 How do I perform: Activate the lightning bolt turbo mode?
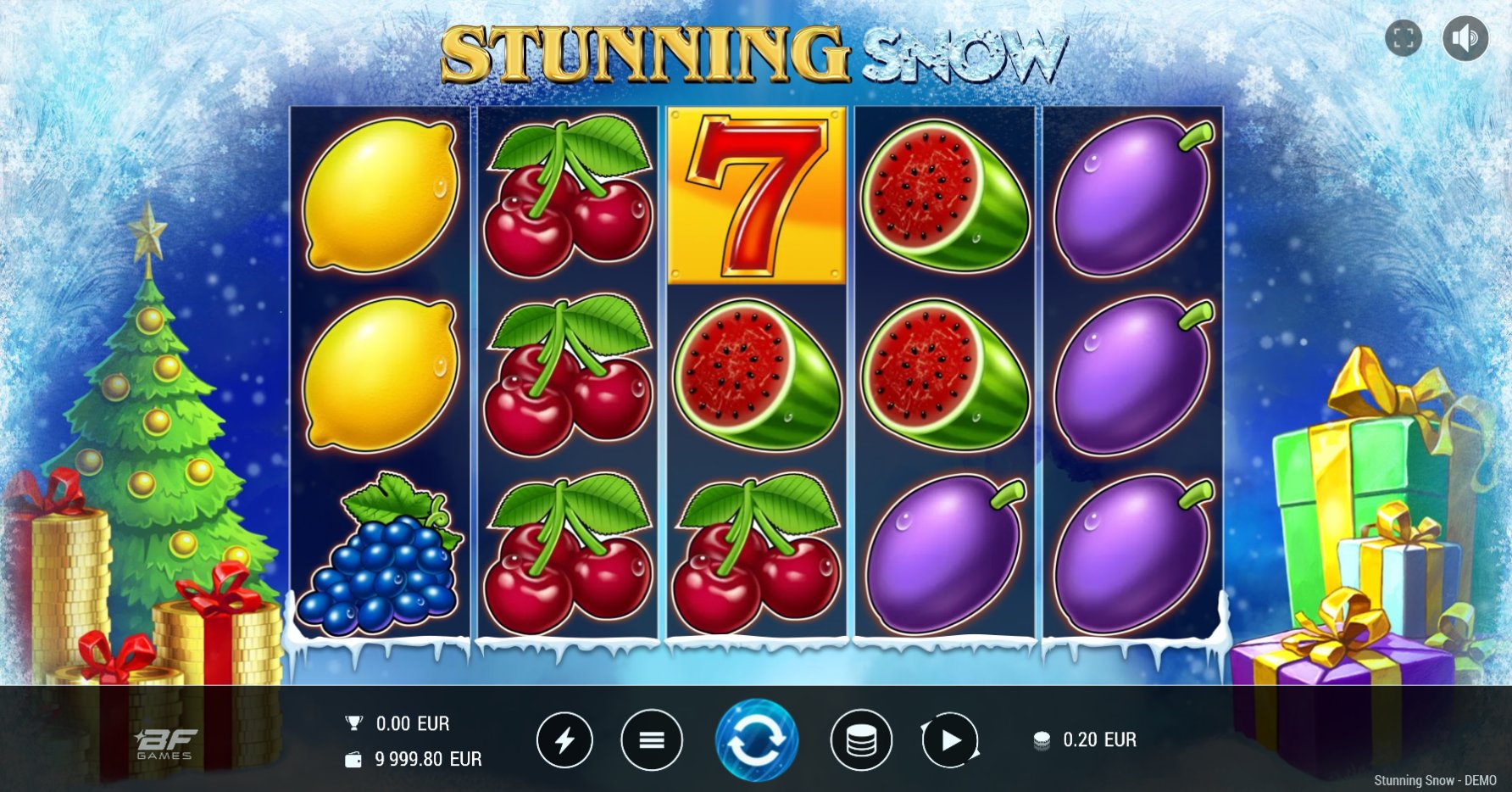564,740
